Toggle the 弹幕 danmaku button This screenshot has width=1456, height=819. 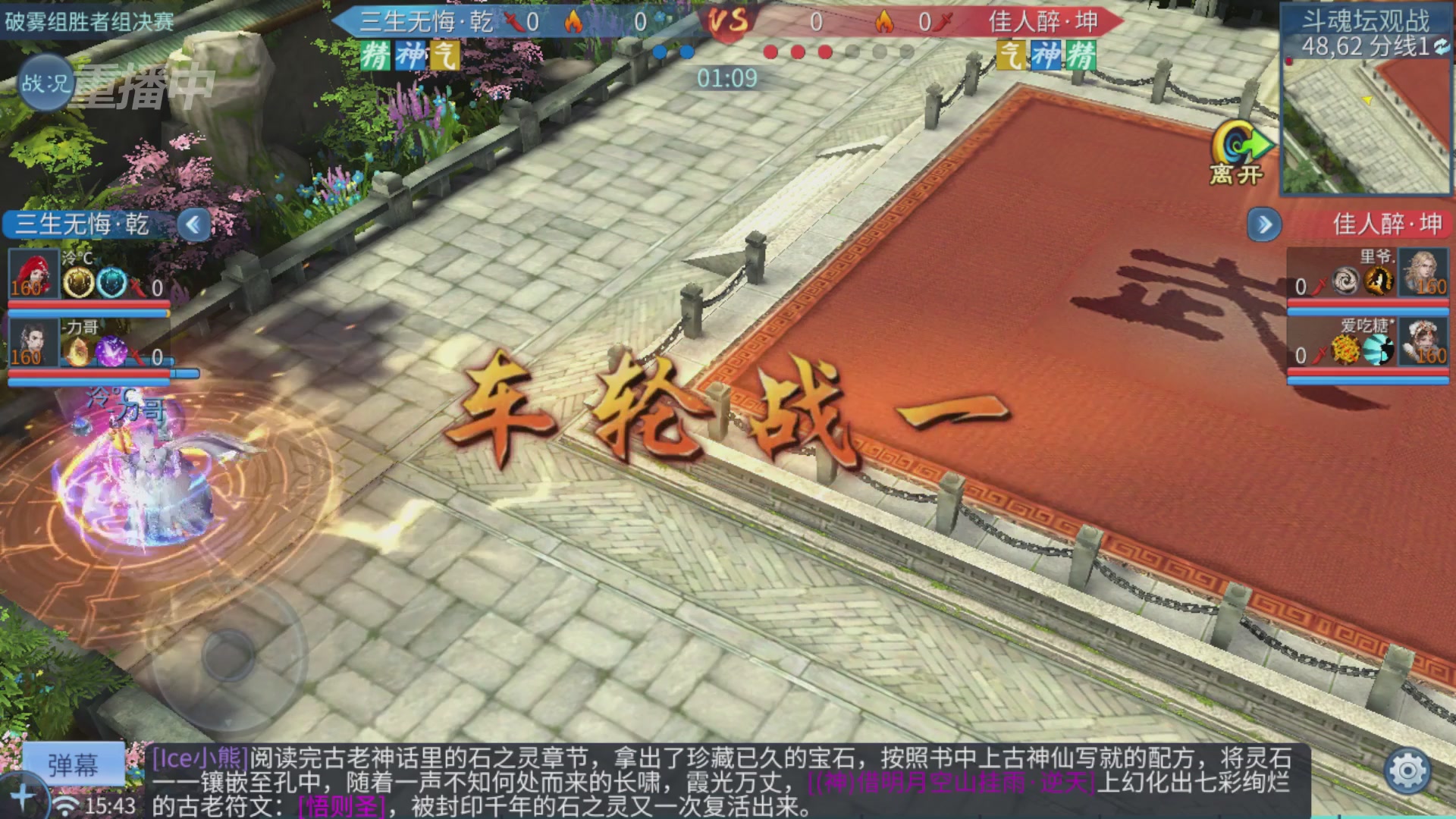click(74, 764)
